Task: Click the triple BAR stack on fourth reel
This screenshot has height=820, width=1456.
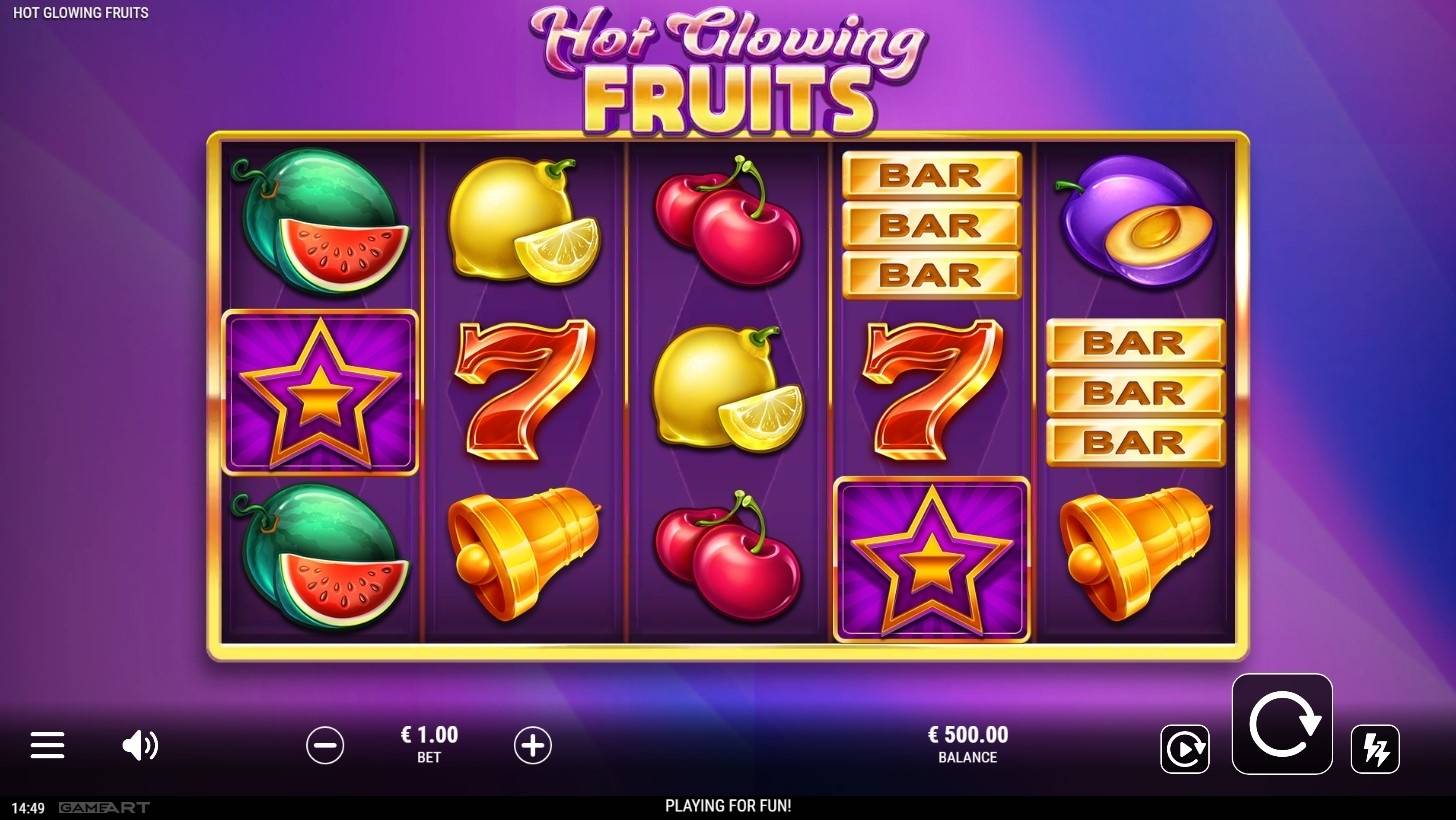Action: point(931,224)
